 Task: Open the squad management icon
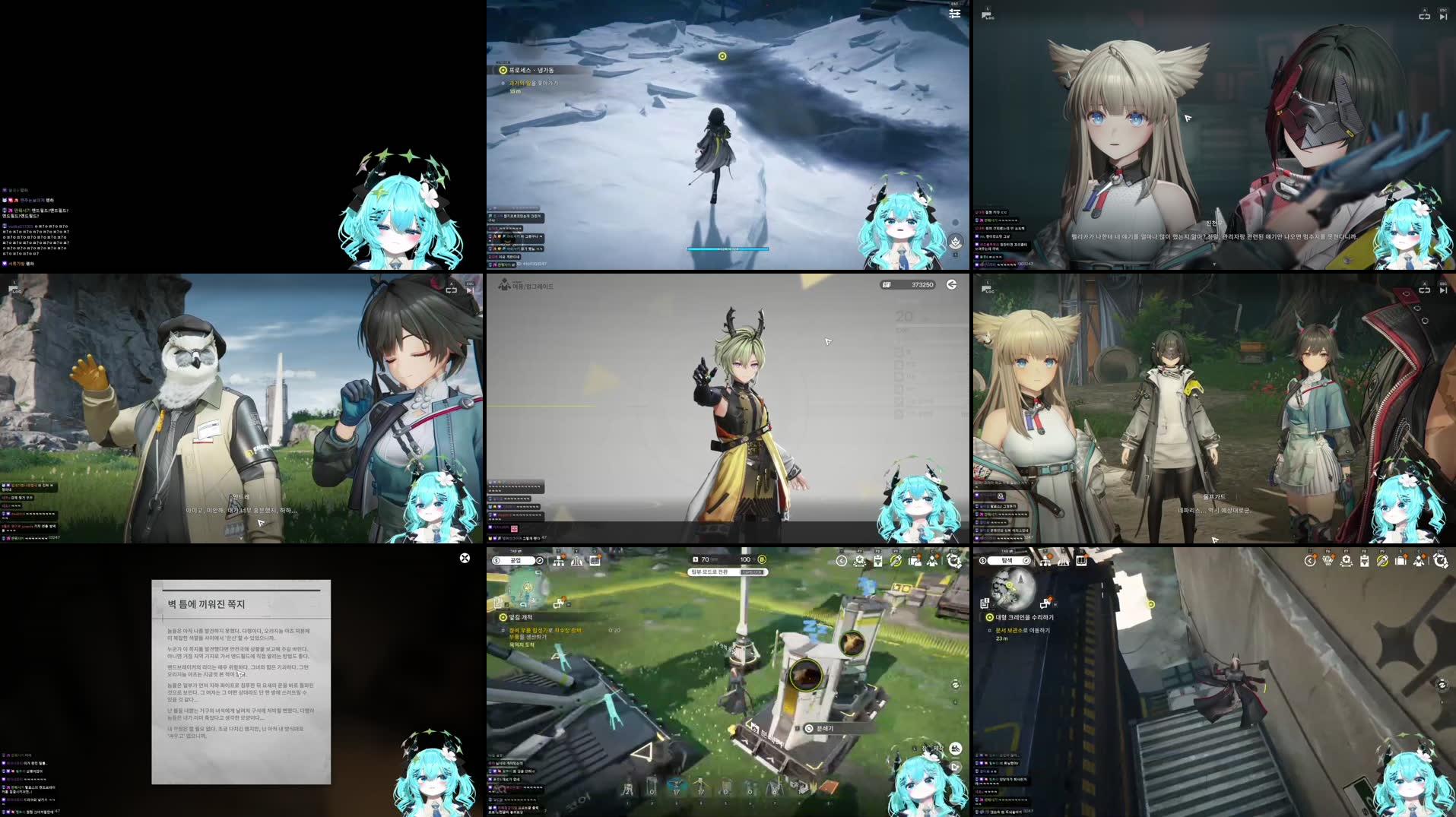934,561
